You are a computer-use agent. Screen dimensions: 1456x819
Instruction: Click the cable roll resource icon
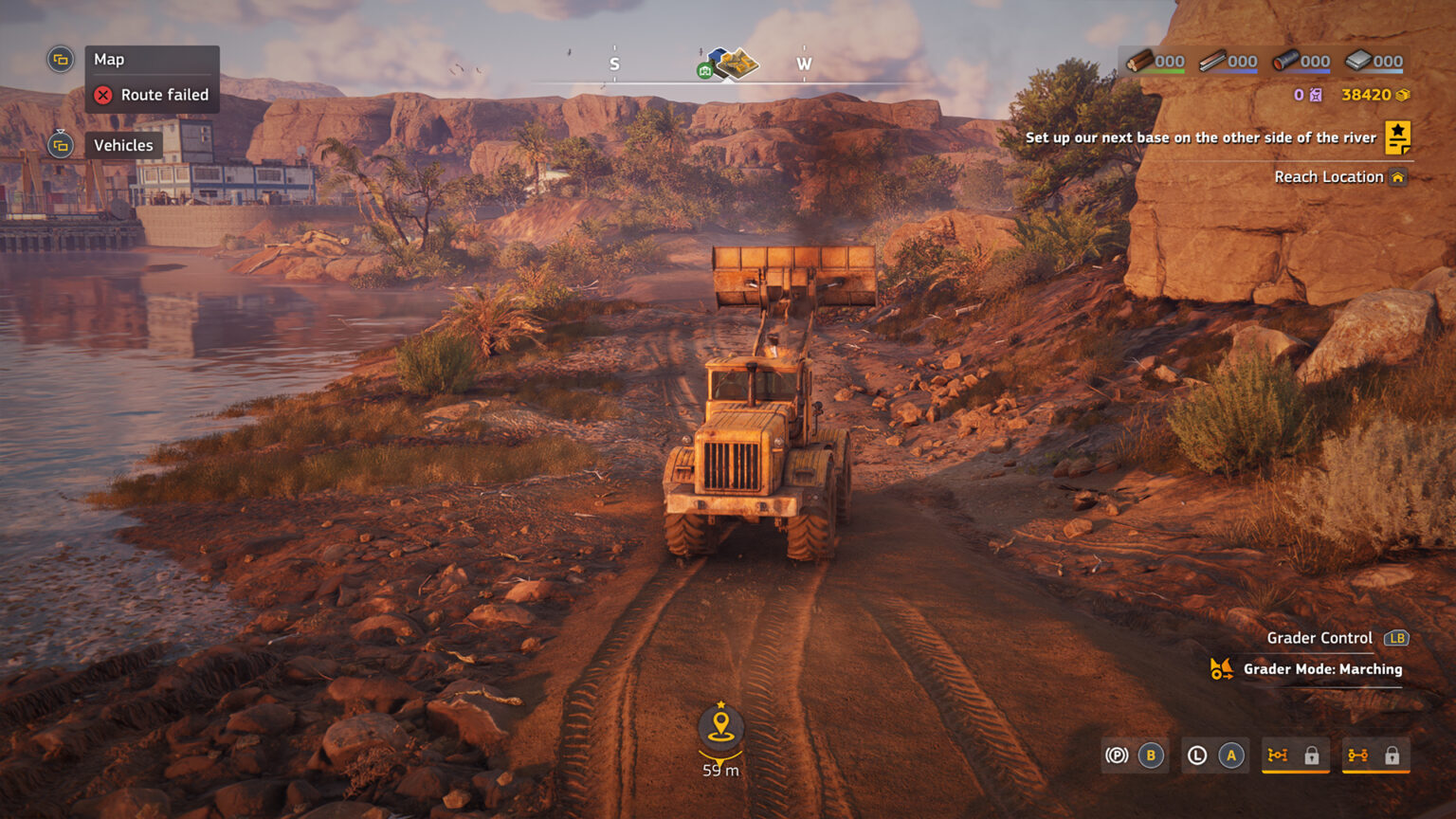1284,61
